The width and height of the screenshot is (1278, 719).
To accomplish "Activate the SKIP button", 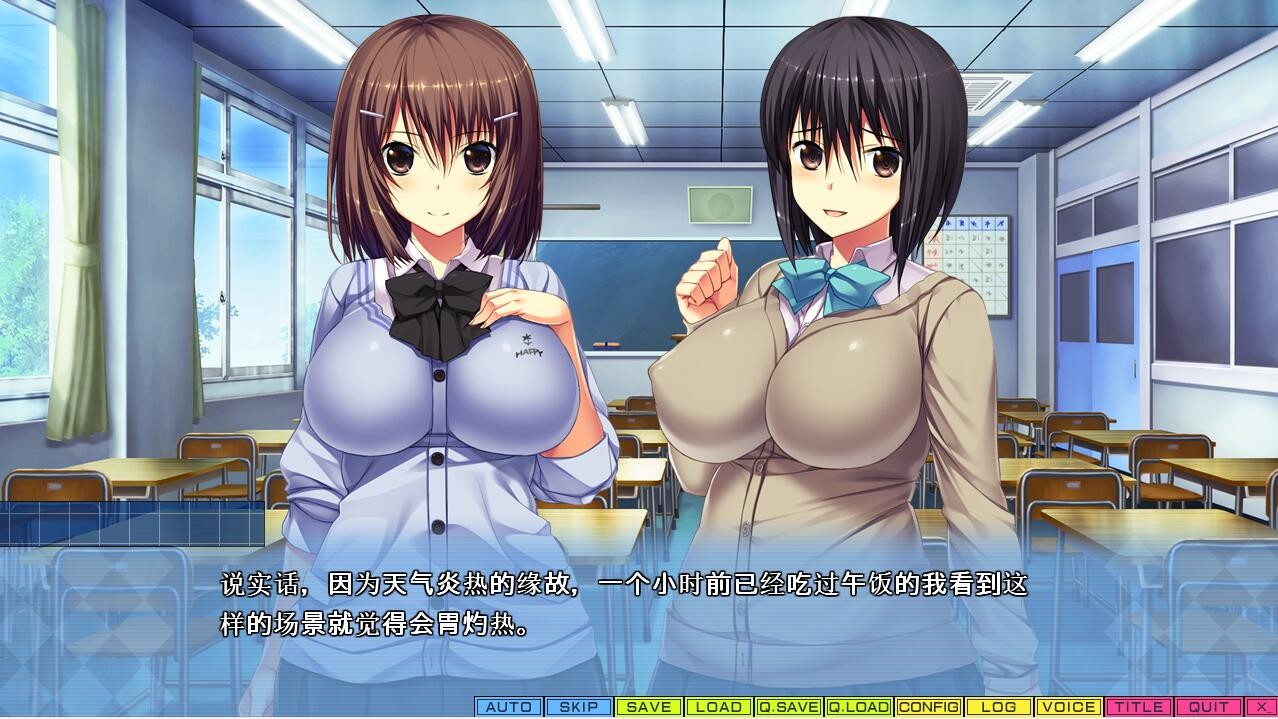I will [579, 707].
